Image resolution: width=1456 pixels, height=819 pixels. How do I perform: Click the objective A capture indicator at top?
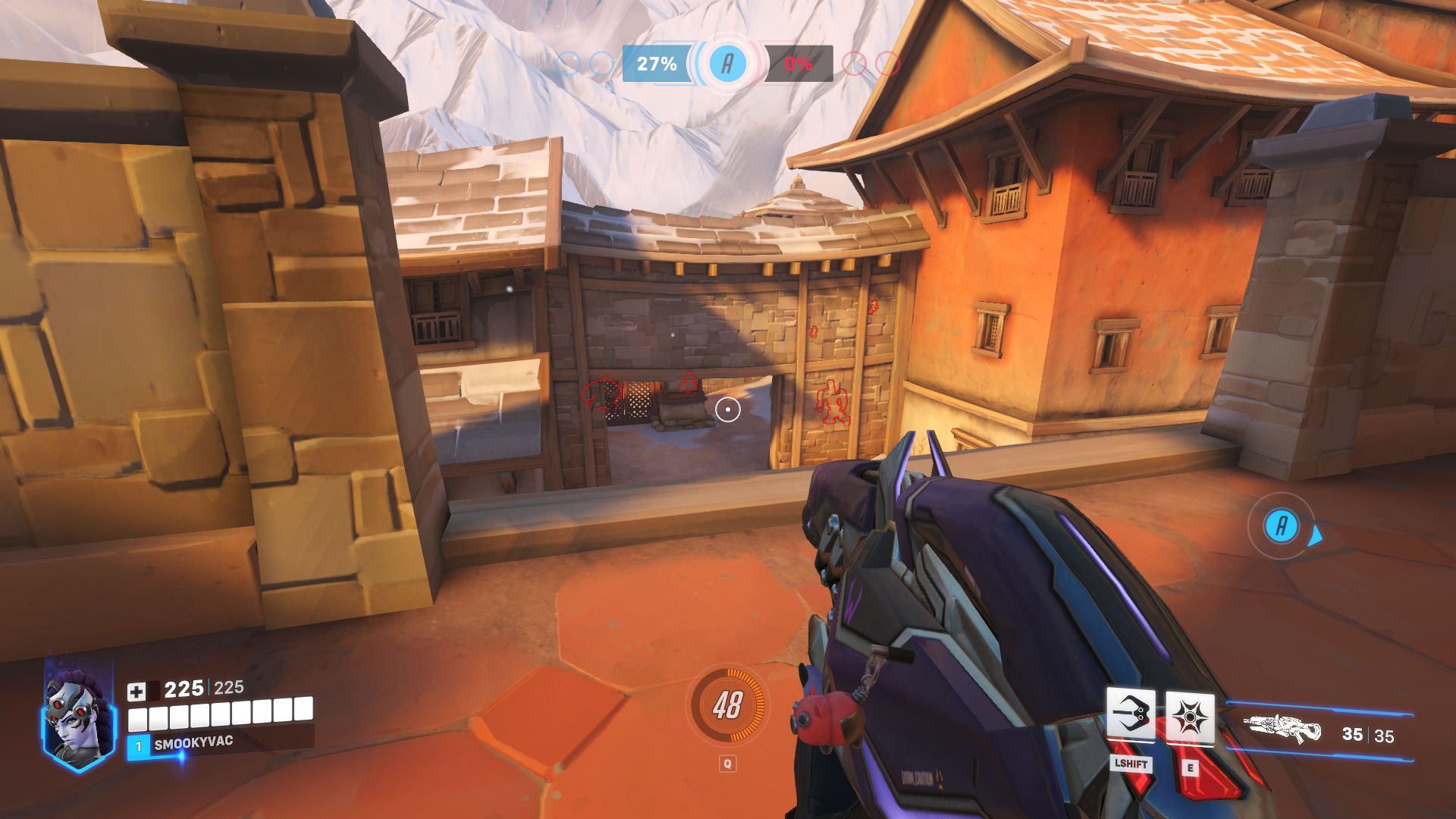[727, 64]
